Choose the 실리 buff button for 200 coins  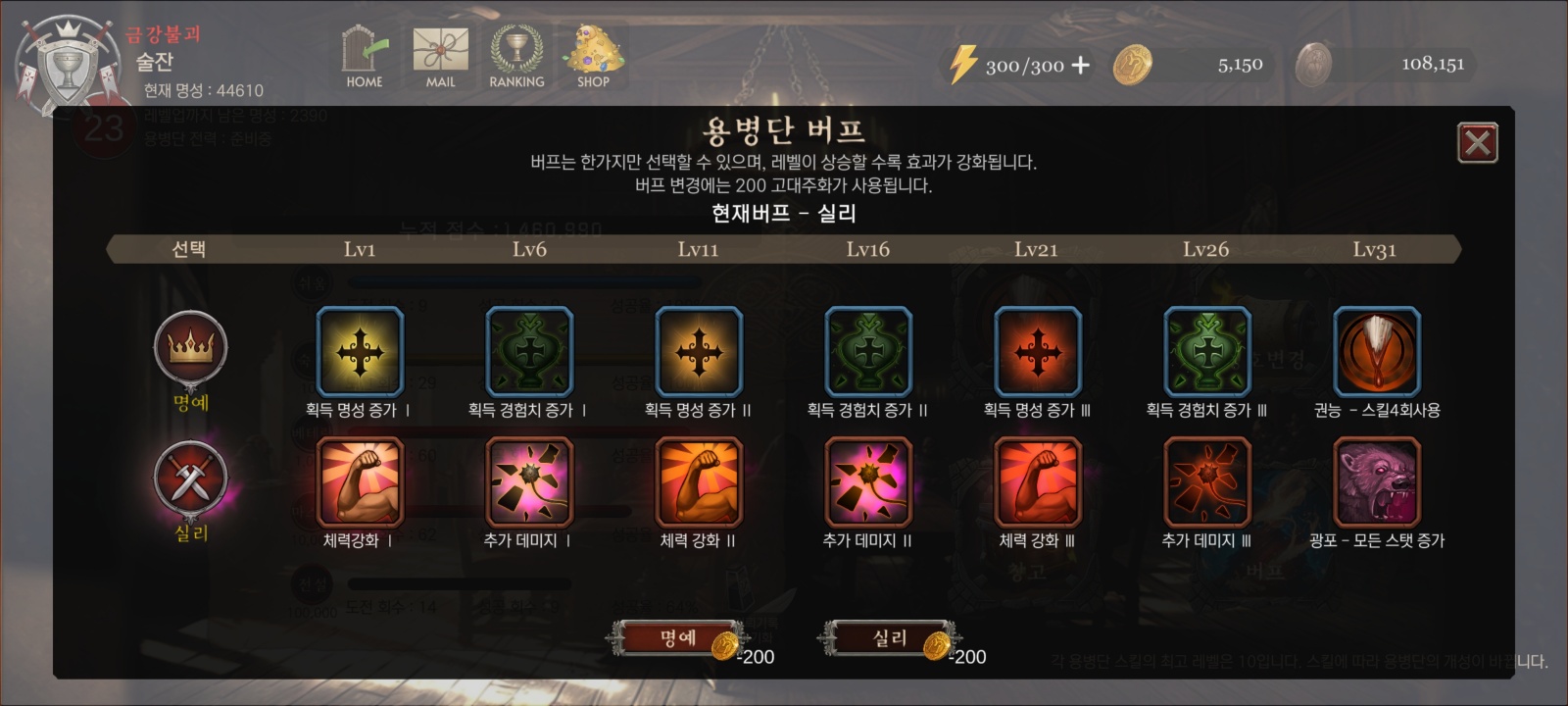[x=890, y=638]
